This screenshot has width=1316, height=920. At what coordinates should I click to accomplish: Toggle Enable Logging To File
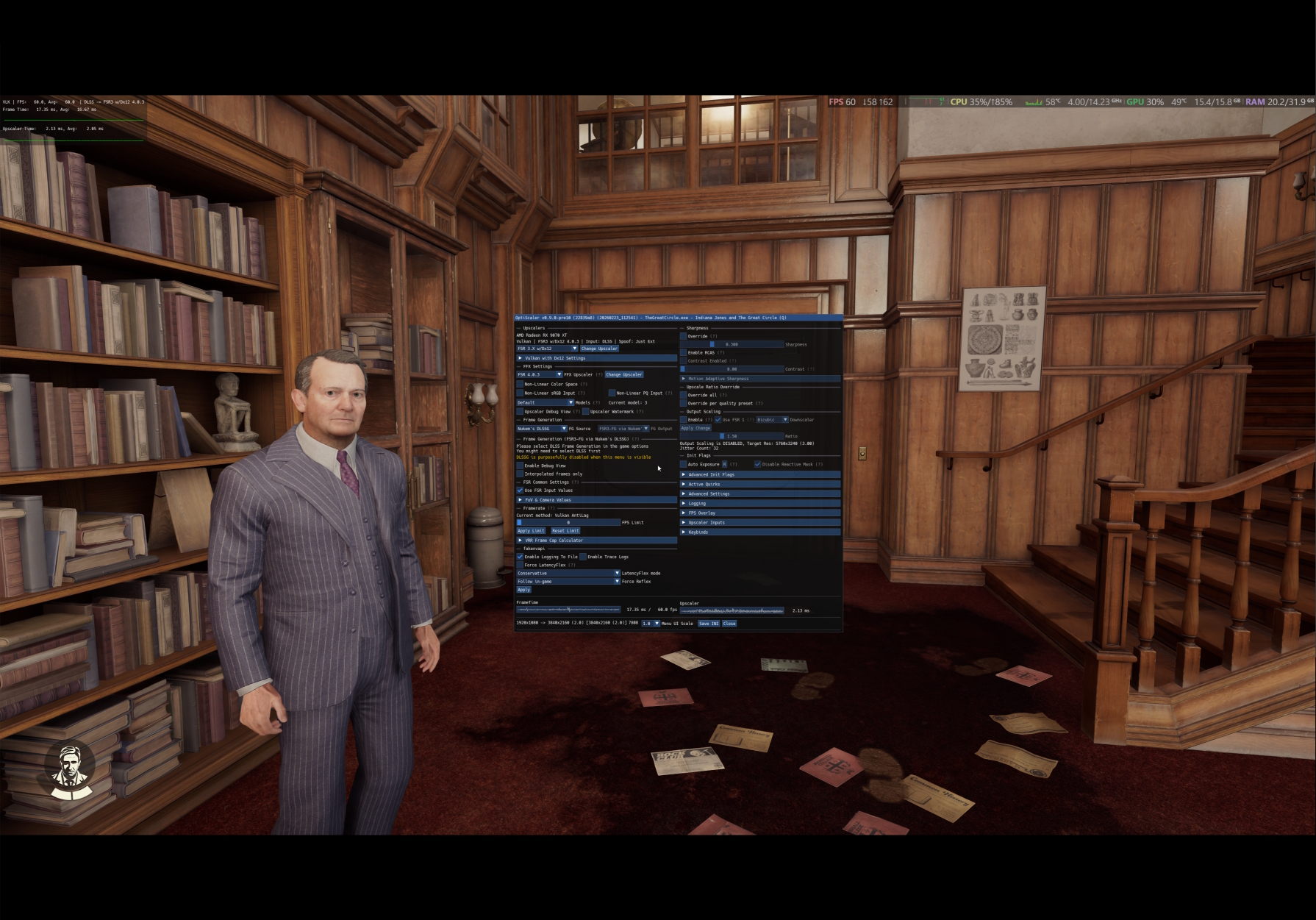[x=521, y=557]
